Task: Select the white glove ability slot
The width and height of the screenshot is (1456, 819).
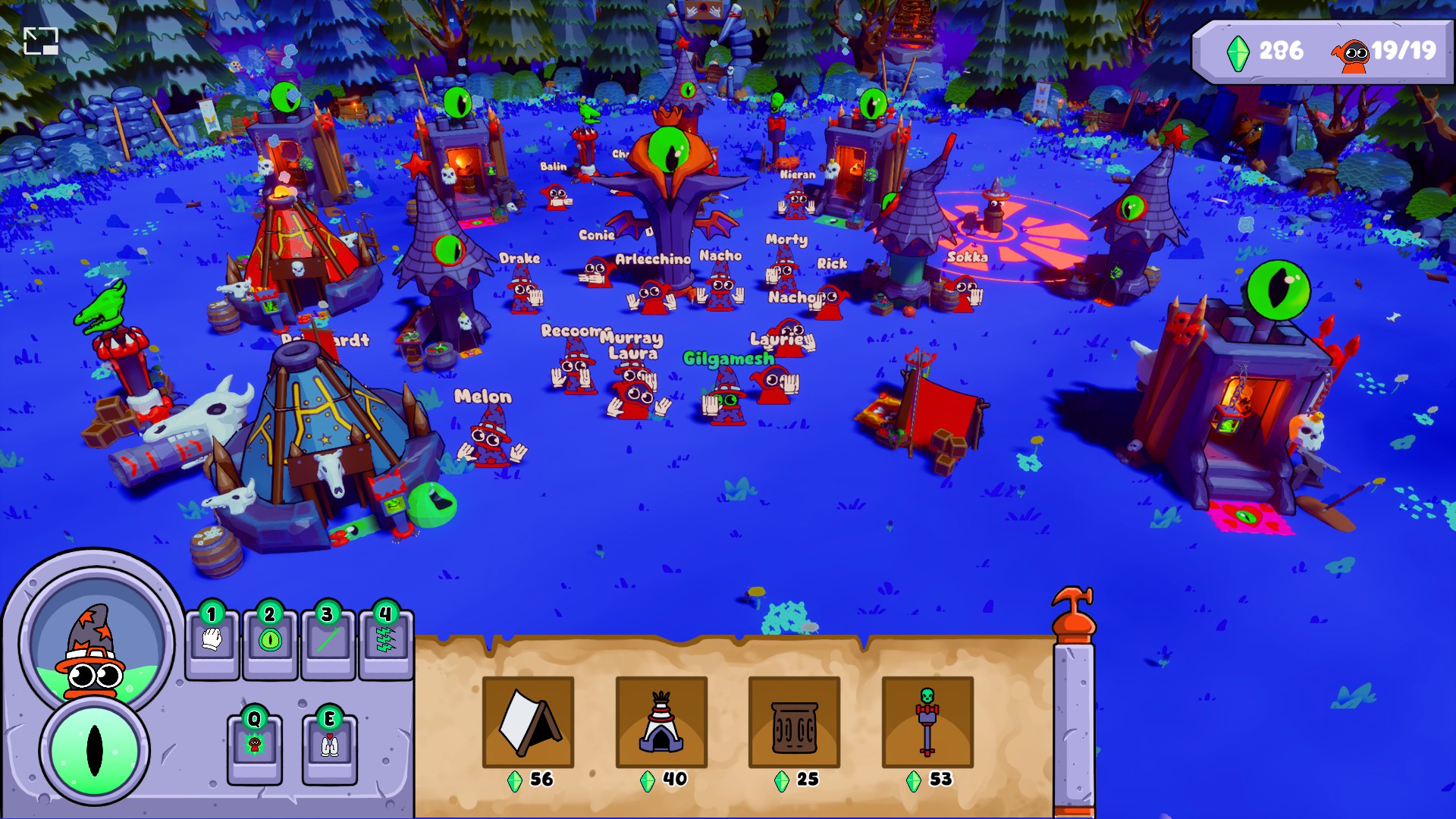Action: (212, 642)
